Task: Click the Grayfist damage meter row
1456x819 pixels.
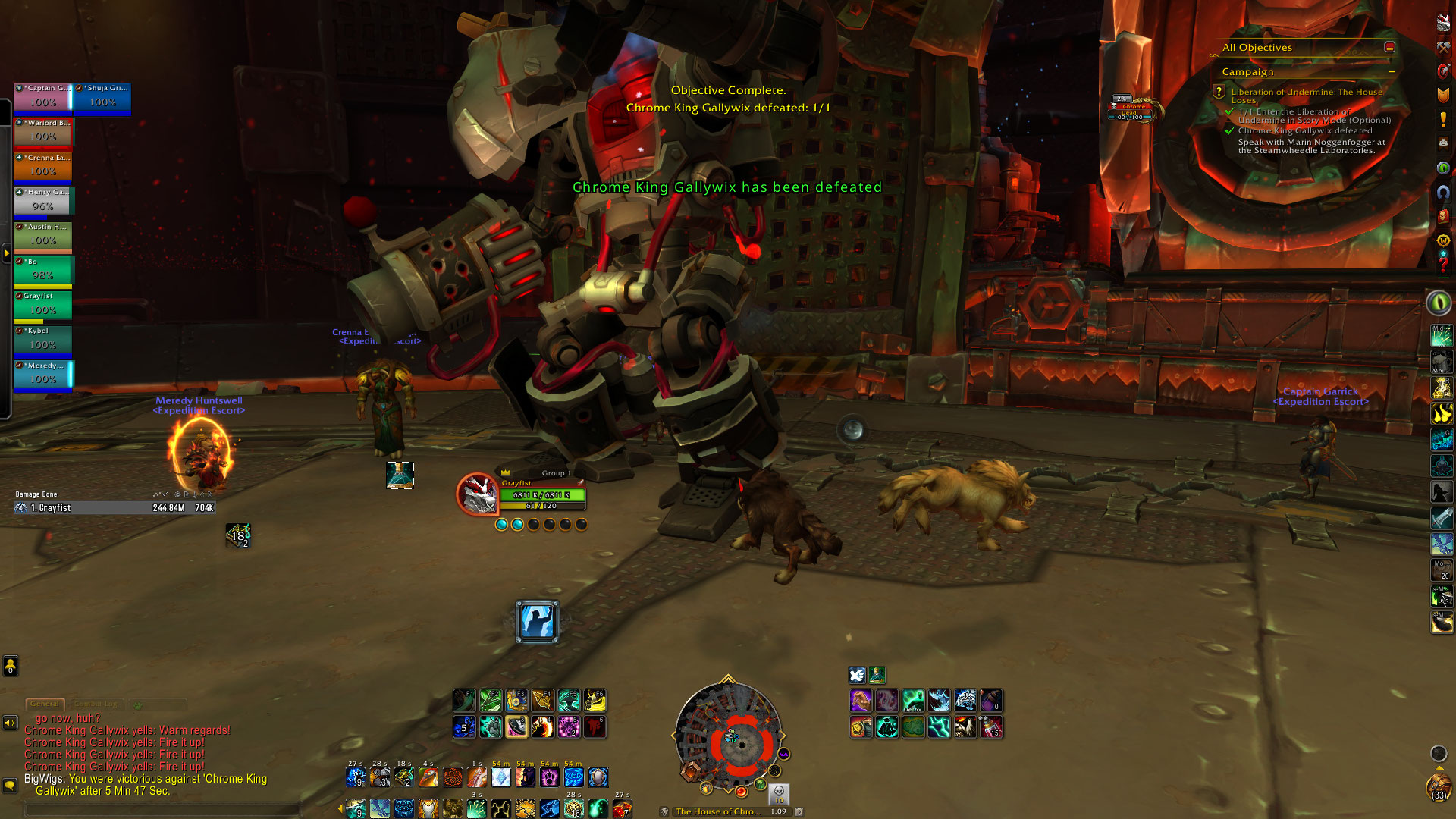Action: click(x=114, y=508)
